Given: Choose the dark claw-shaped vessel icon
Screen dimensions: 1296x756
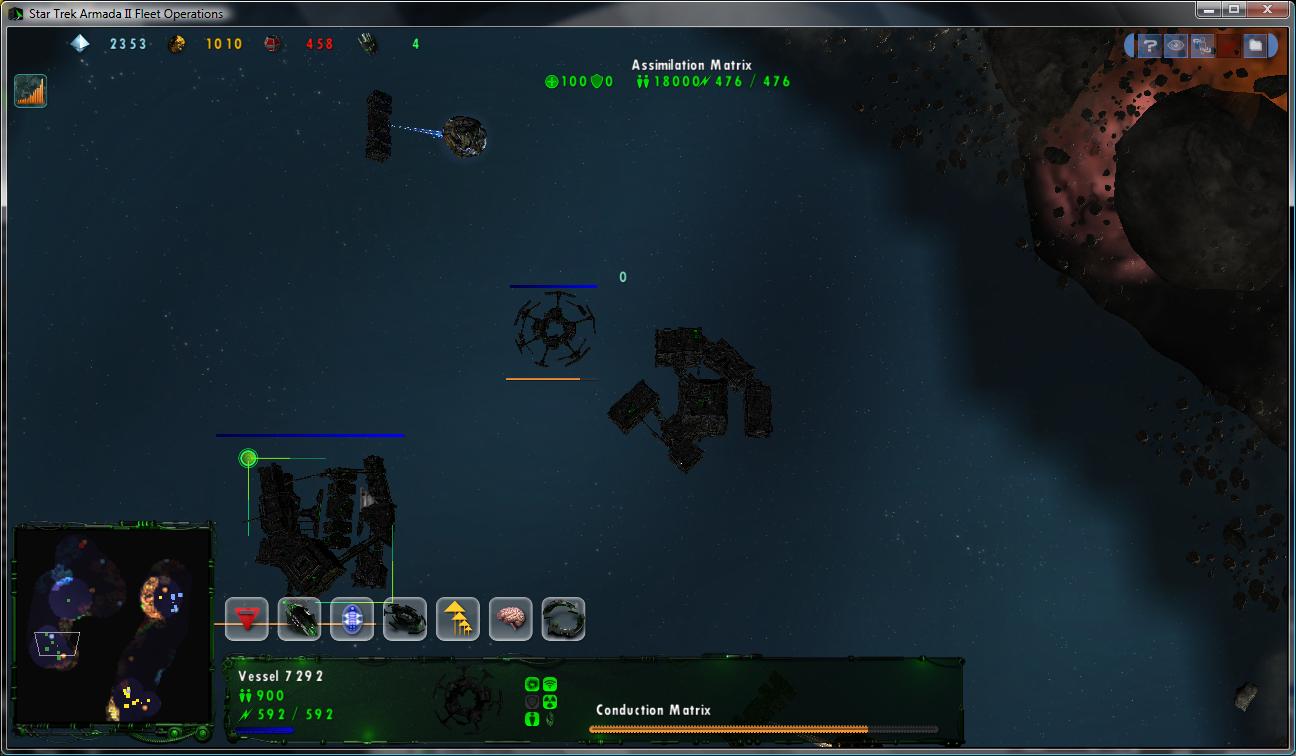Looking at the screenshot, I should (x=405, y=619).
